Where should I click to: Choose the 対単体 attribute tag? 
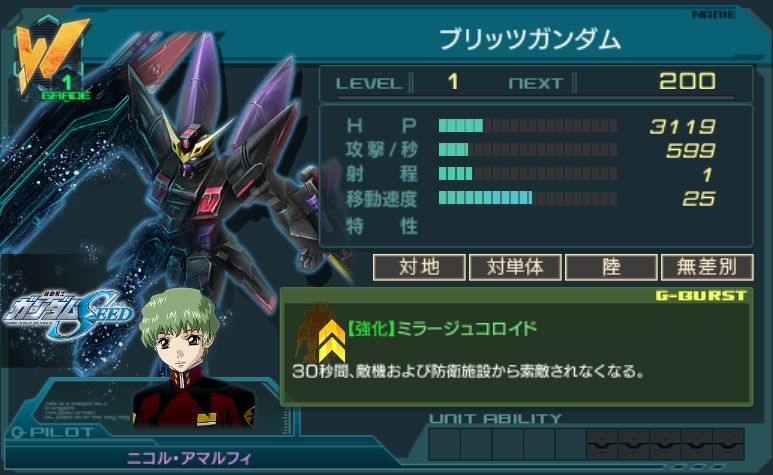[x=514, y=267]
